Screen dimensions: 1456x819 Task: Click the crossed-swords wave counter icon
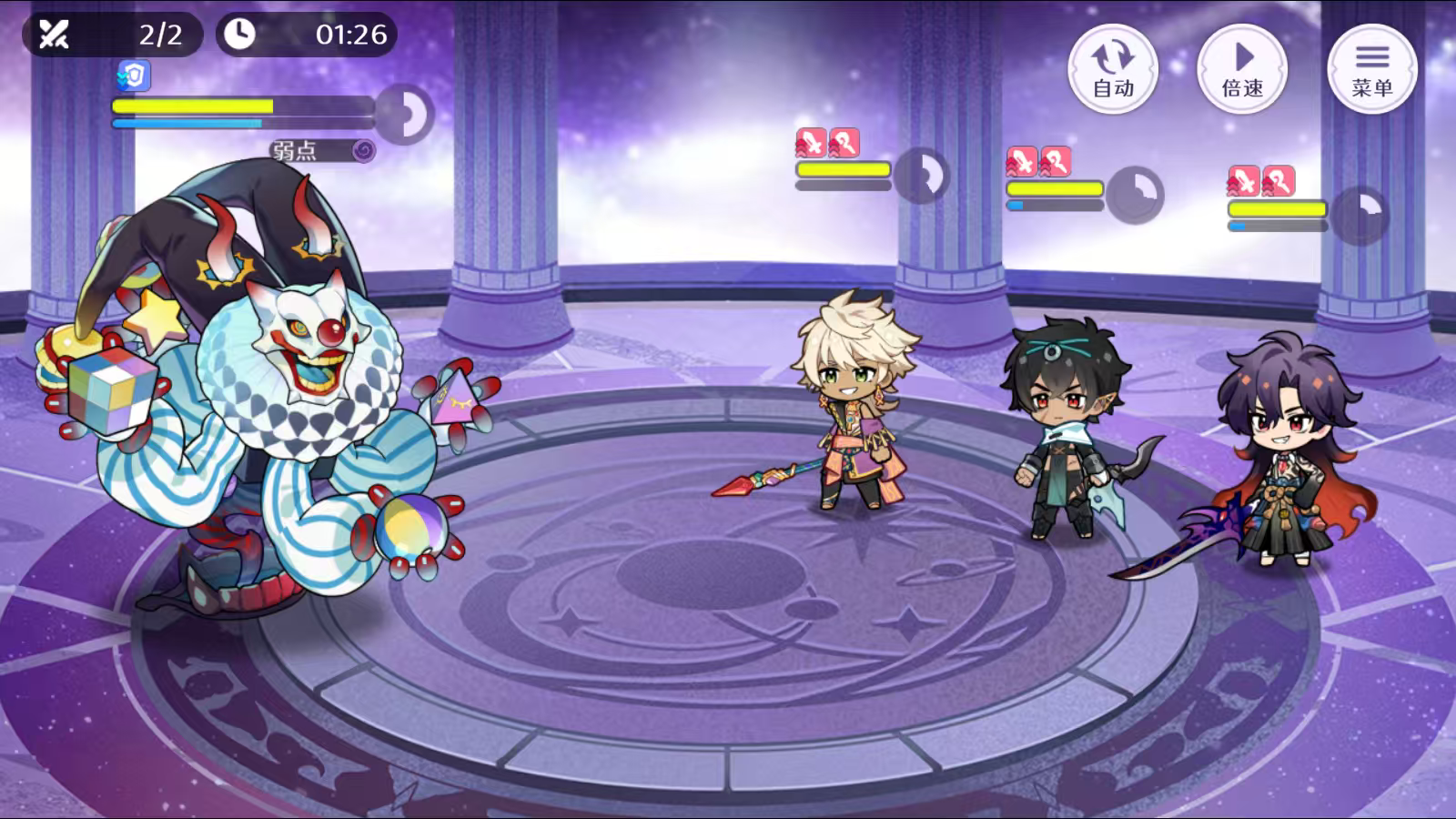pos(55,36)
